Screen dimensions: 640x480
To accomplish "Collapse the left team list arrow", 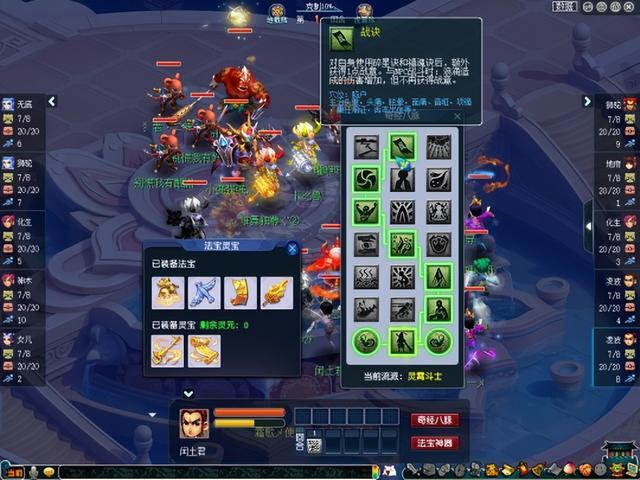I will [52, 101].
